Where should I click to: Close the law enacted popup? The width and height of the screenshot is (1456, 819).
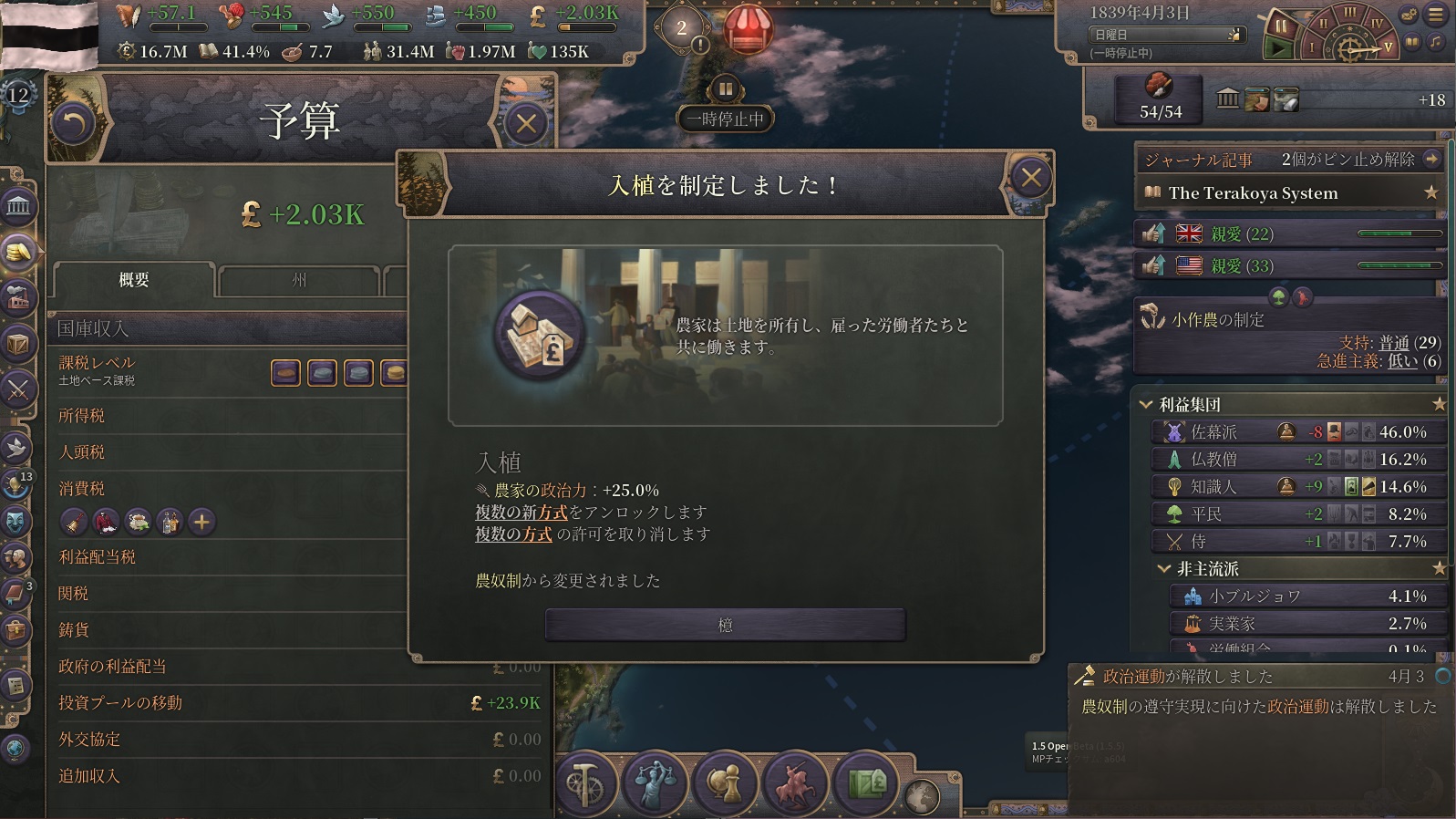(x=1030, y=177)
